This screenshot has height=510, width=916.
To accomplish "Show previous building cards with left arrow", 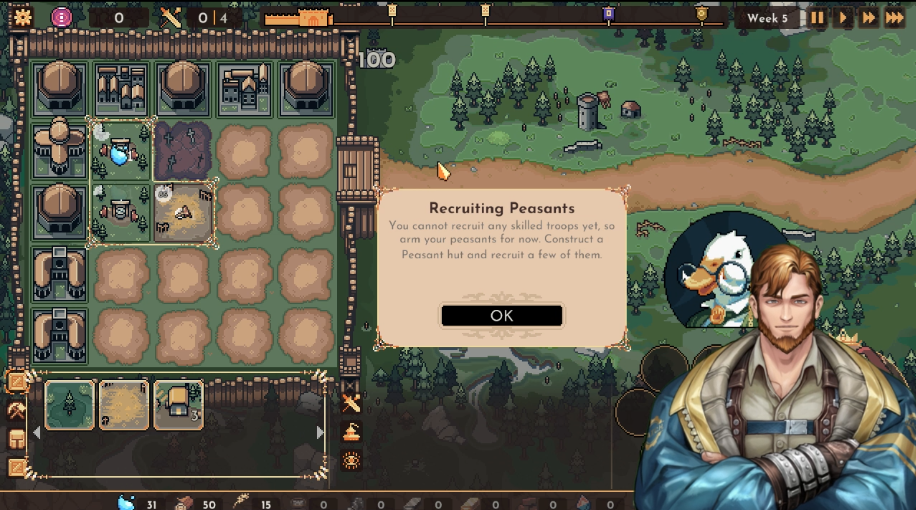I will [37, 433].
